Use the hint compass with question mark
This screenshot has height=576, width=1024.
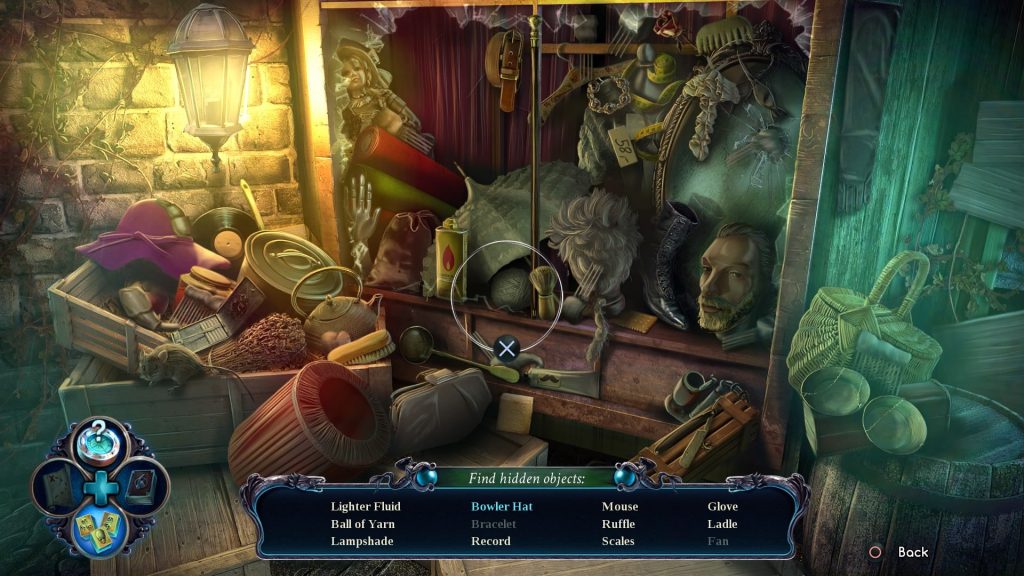pos(99,443)
